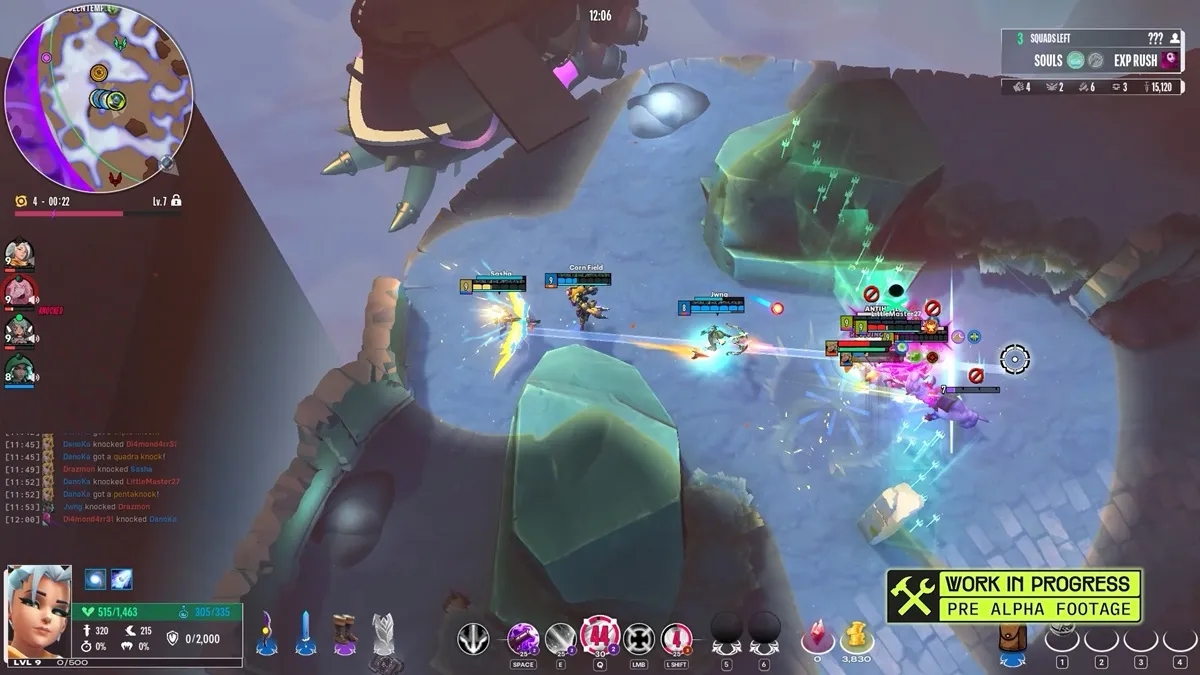Viewport: 1200px width, 675px height.
Task: Click the swirling orb buff icon
Action: tap(96, 579)
